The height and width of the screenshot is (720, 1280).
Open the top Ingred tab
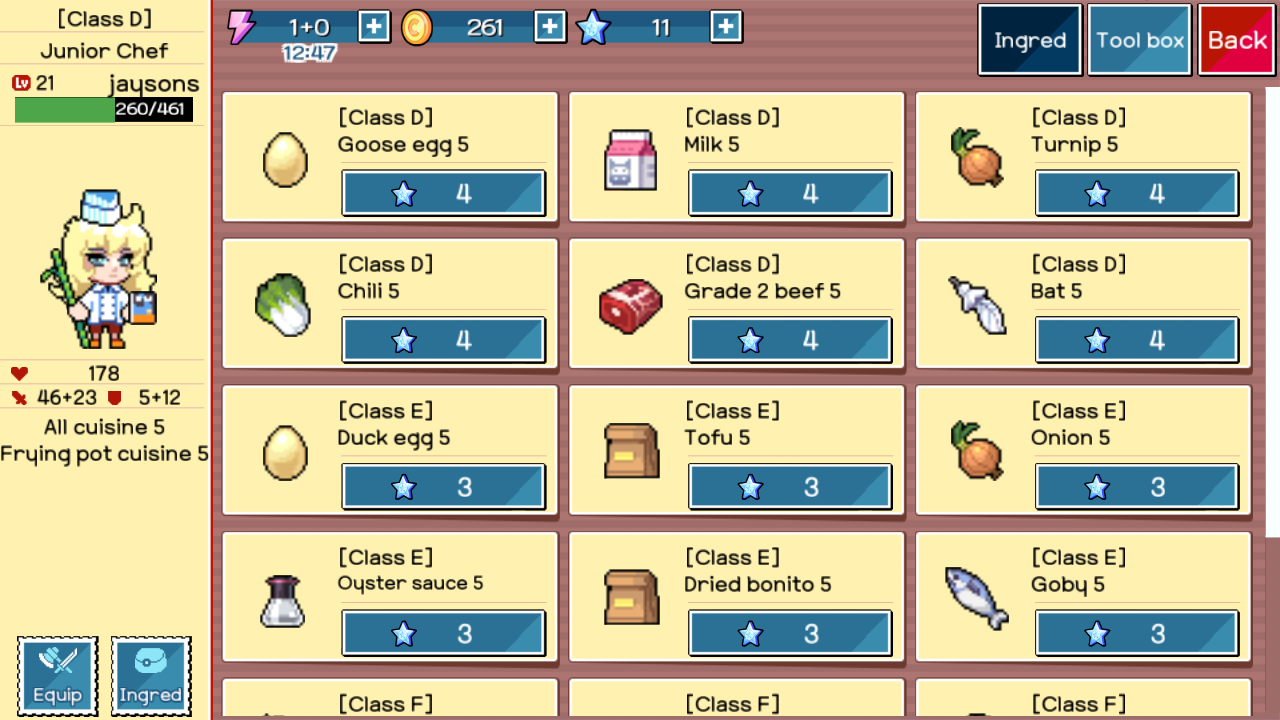(x=1030, y=40)
